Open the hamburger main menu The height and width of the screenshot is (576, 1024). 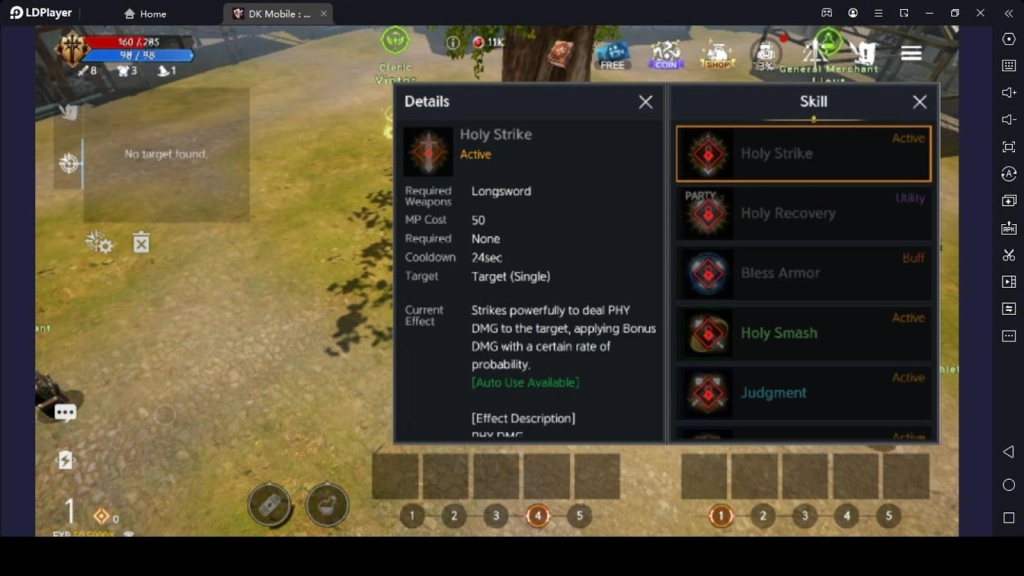tap(911, 53)
